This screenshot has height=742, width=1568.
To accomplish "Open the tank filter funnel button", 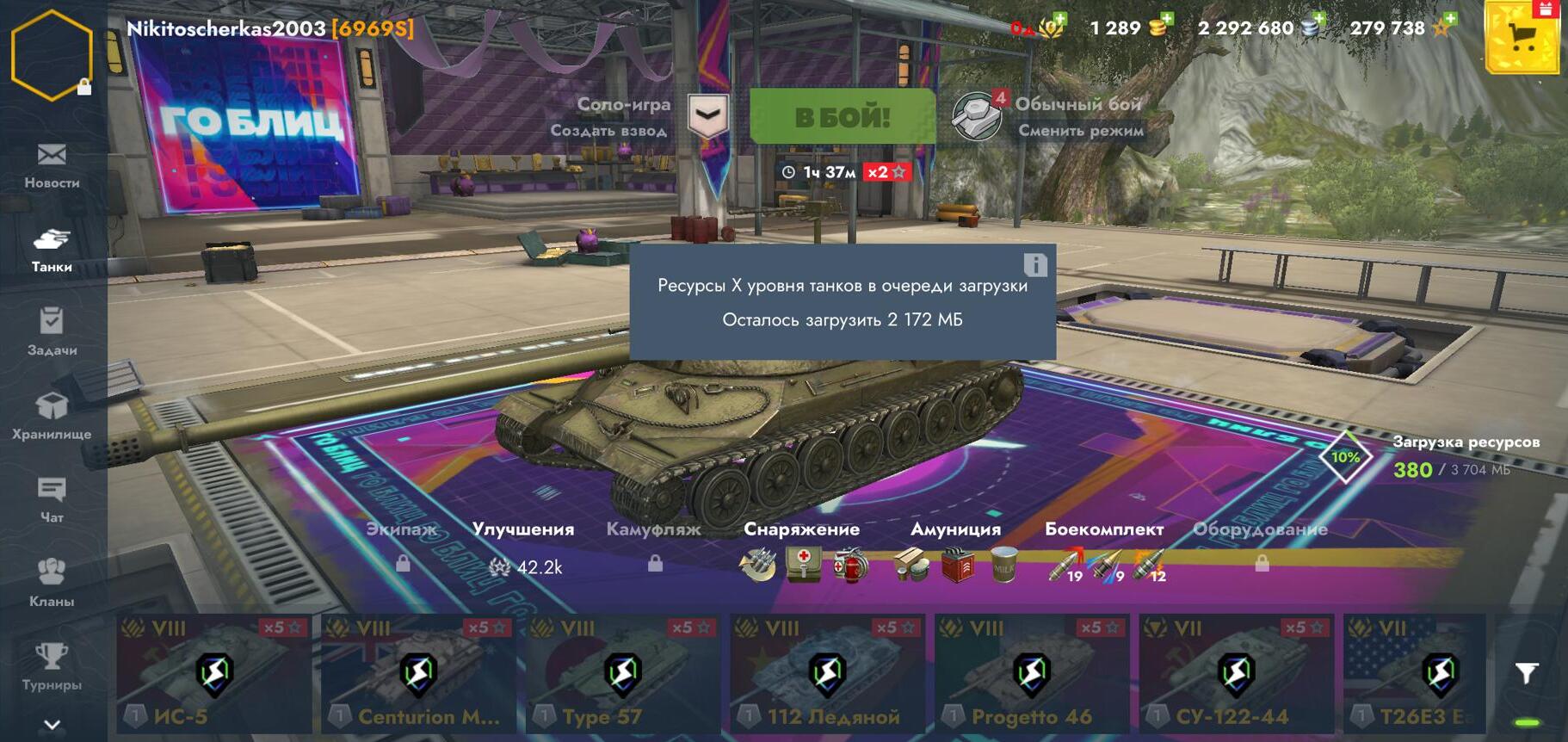I will tap(1527, 673).
